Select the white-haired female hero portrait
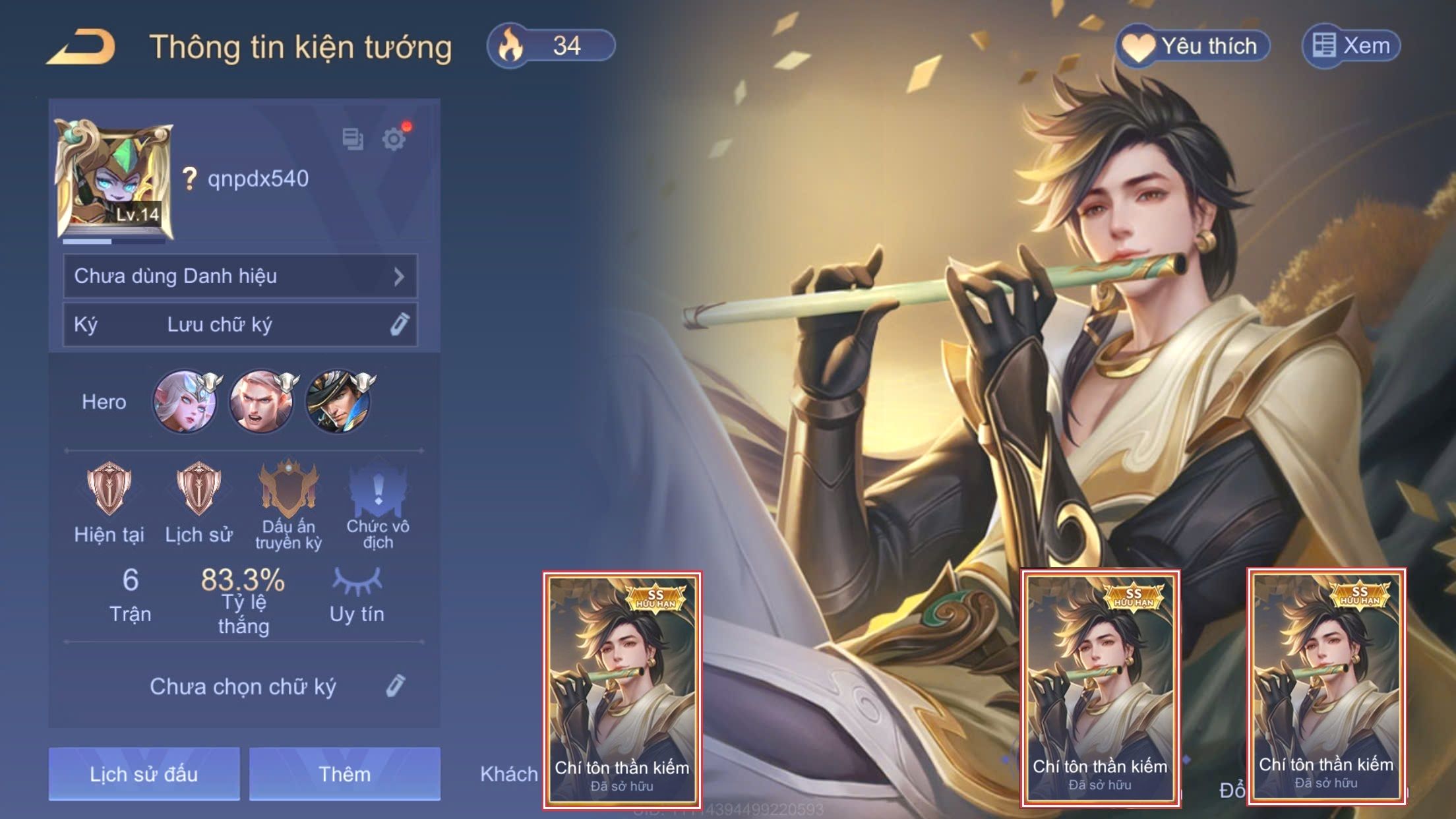1456x819 pixels. (x=185, y=401)
